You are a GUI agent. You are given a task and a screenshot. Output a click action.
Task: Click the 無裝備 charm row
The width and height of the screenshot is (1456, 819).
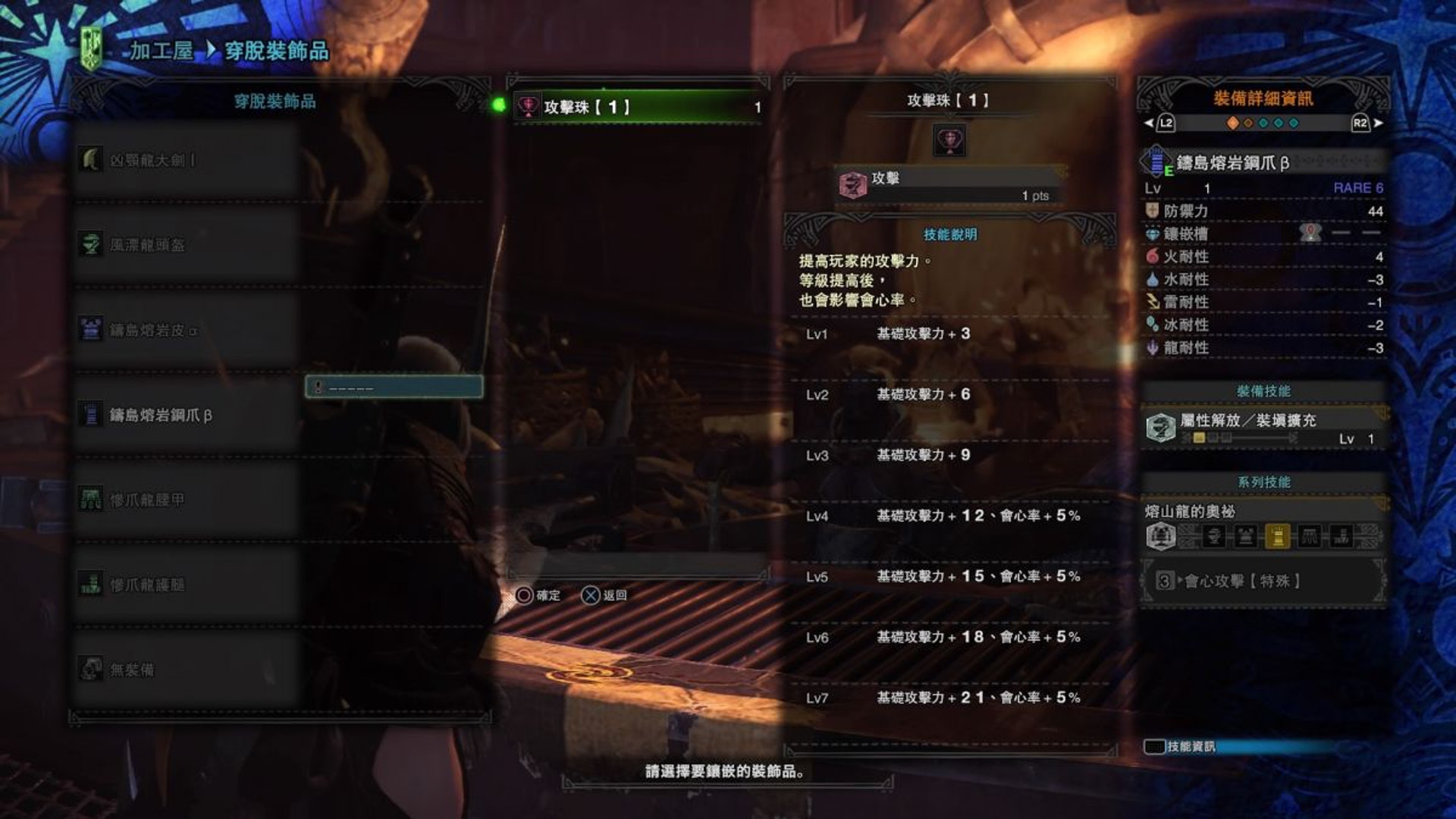186,670
